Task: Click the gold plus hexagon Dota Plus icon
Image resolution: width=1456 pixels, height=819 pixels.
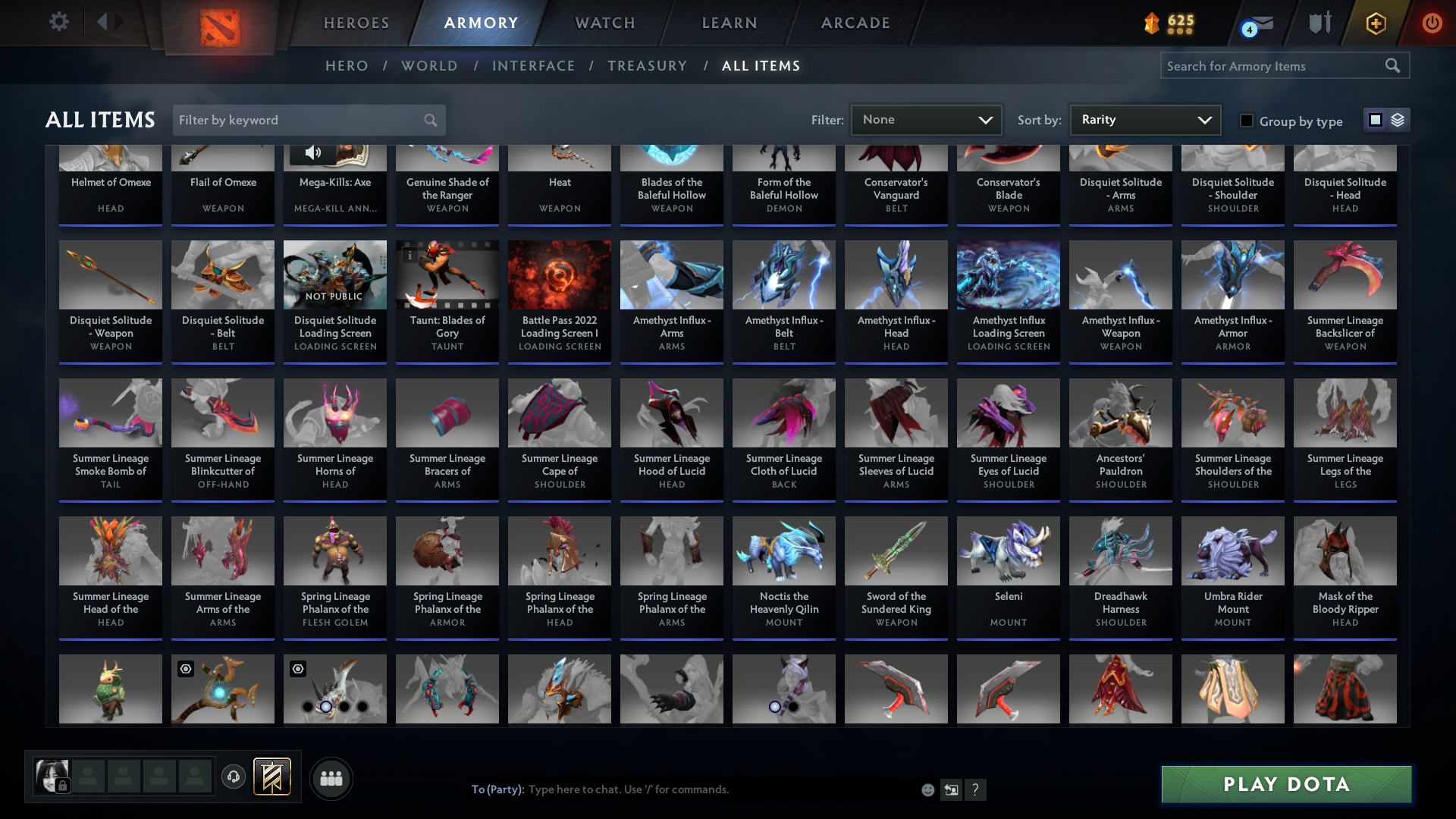Action: [1375, 23]
